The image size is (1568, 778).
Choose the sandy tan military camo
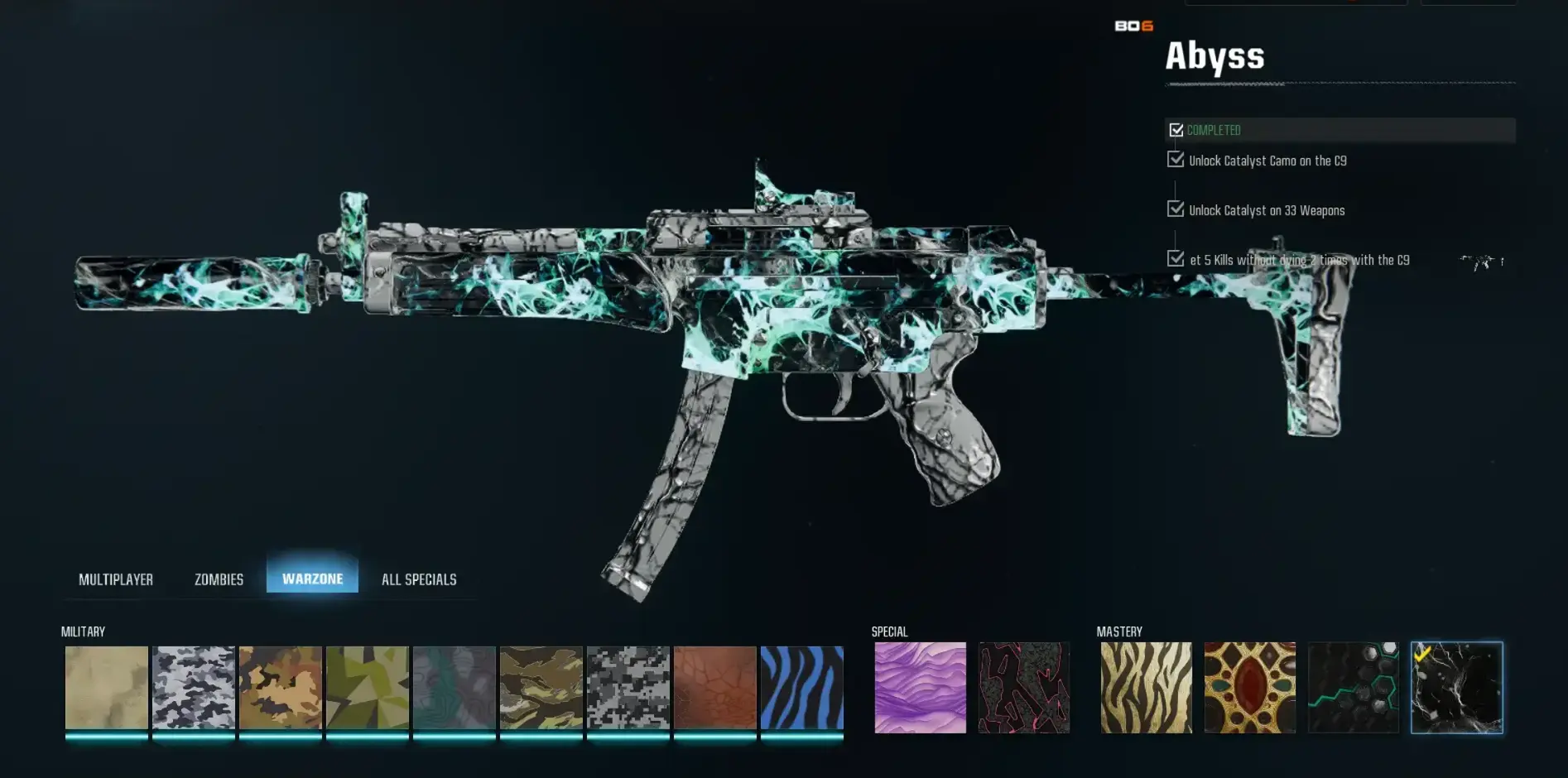[x=107, y=688]
